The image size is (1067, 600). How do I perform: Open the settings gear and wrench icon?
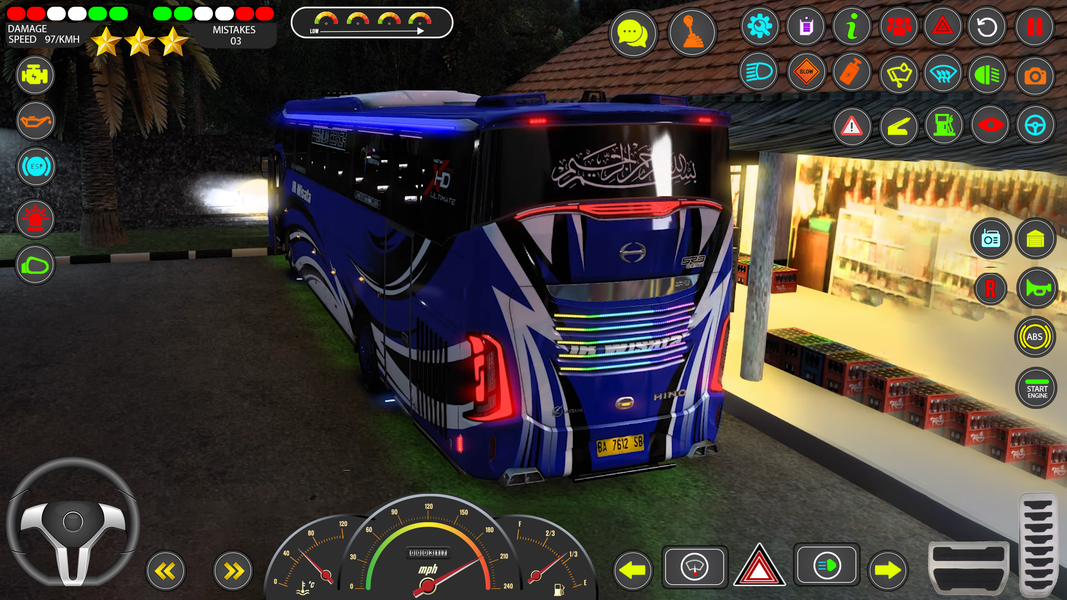coord(760,26)
